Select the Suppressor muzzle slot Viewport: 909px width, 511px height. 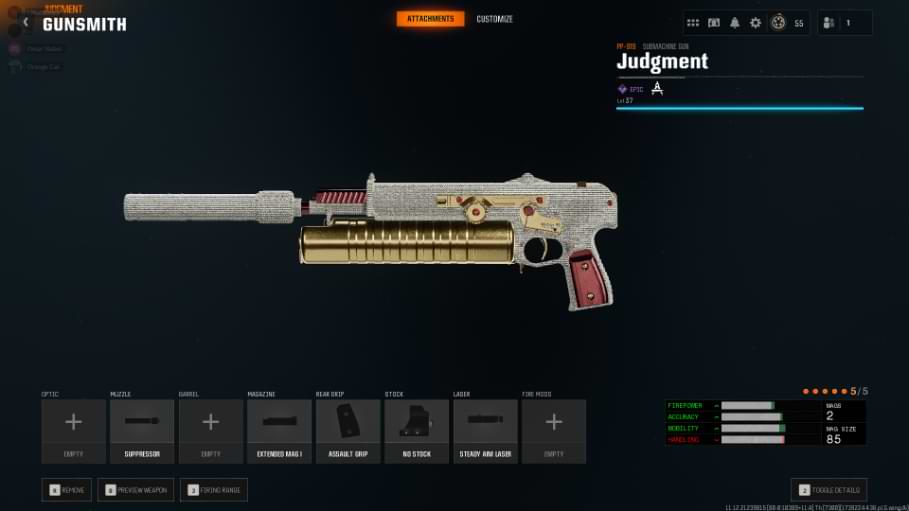(x=142, y=431)
